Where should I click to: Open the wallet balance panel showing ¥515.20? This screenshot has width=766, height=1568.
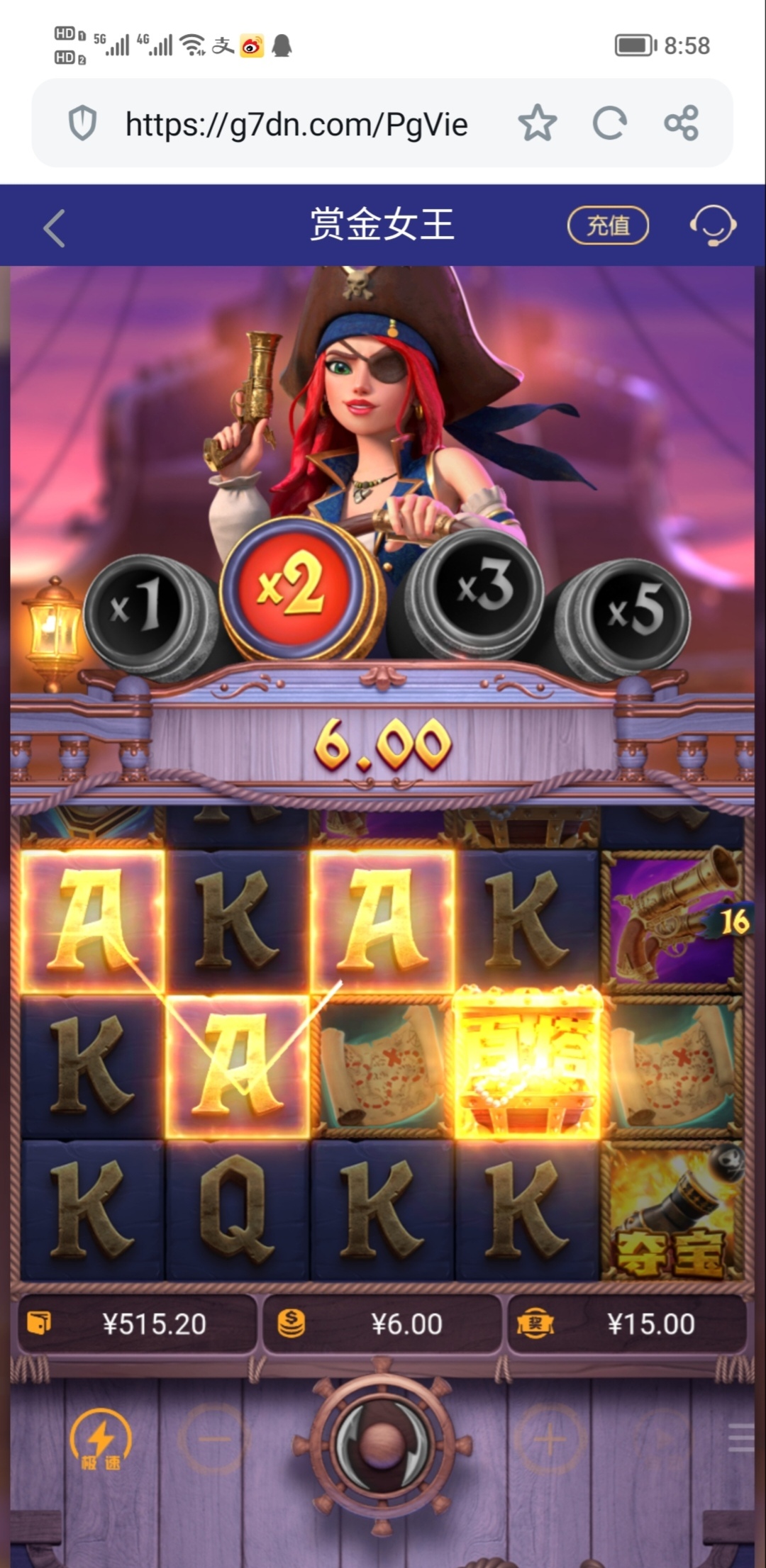pyautogui.click(x=137, y=1324)
